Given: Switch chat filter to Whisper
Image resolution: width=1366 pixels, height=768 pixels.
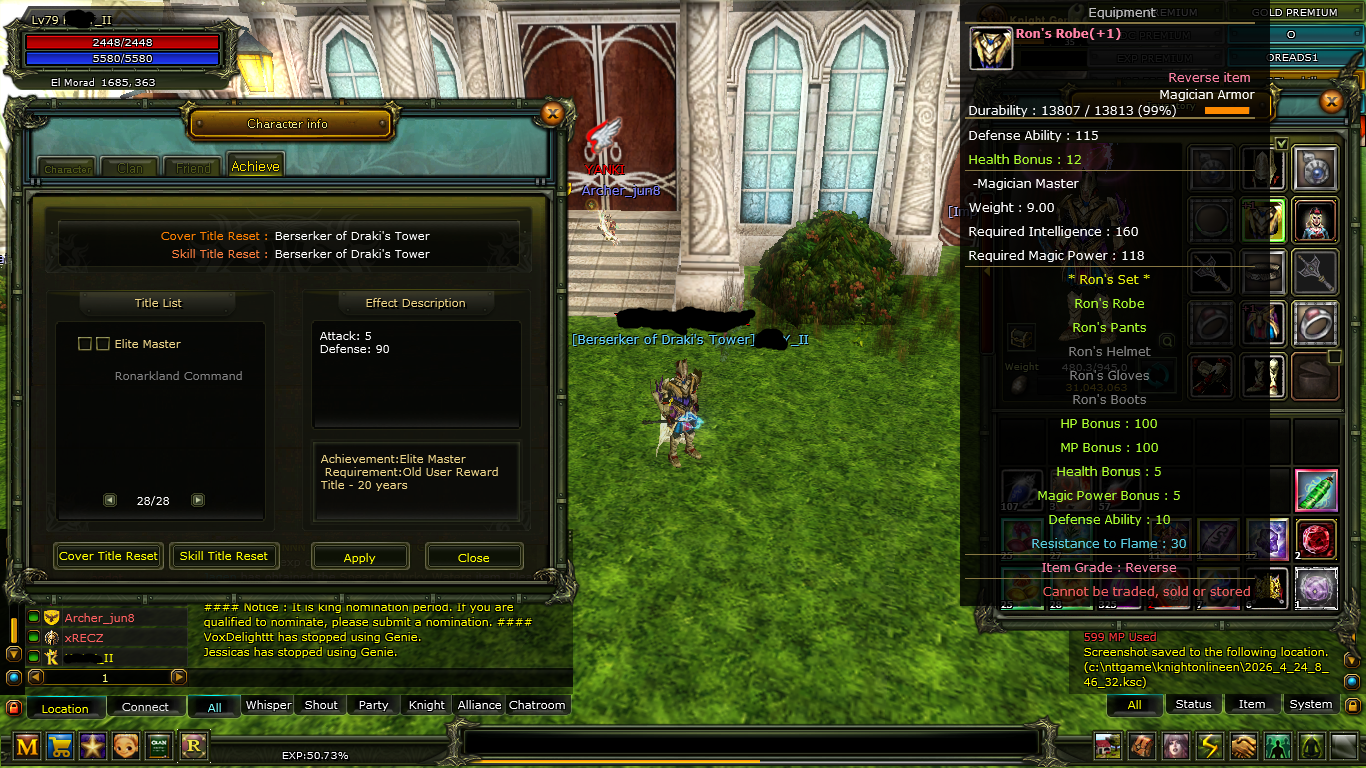Looking at the screenshot, I should point(269,705).
